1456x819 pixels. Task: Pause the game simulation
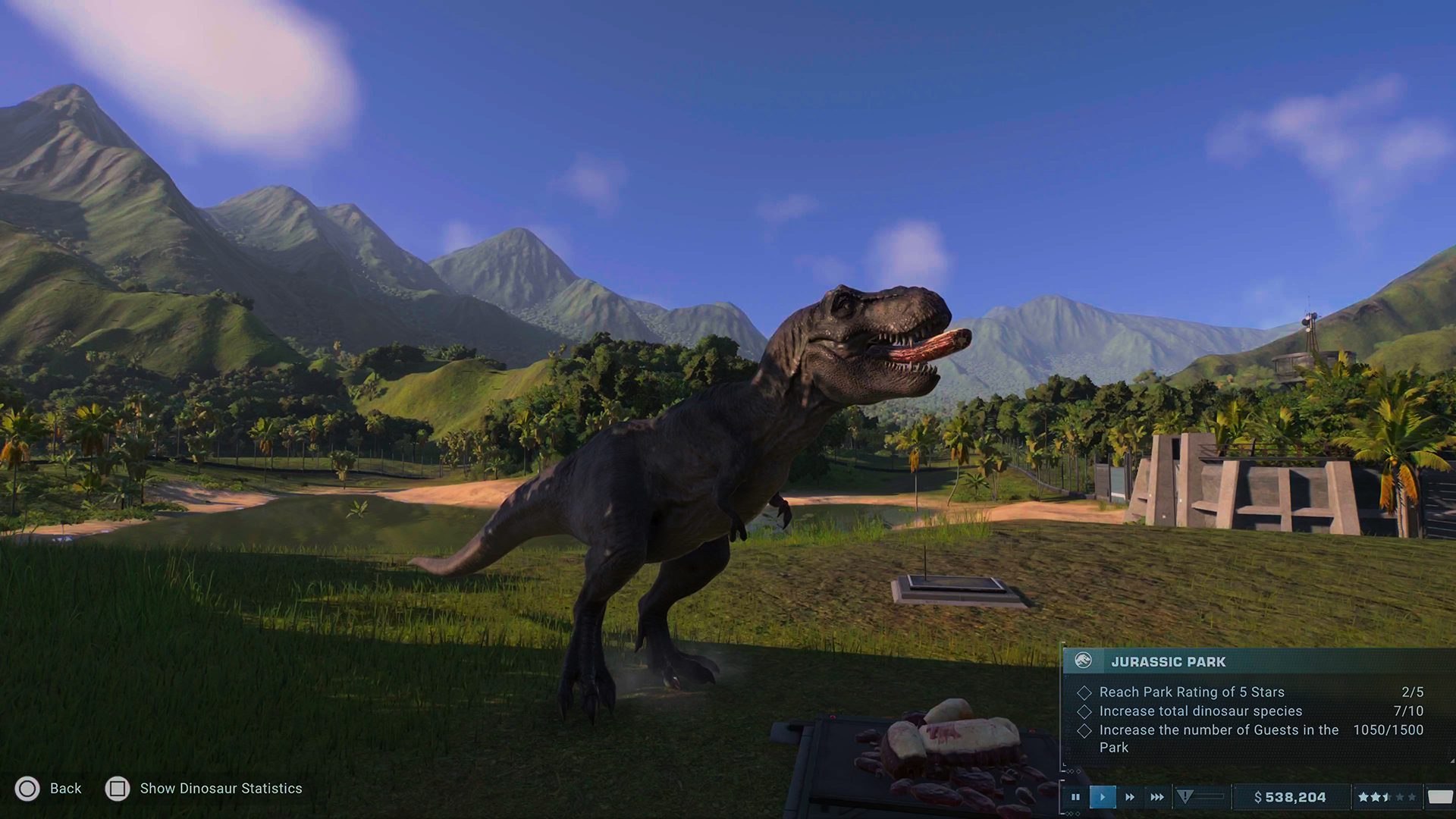pyautogui.click(x=1075, y=797)
